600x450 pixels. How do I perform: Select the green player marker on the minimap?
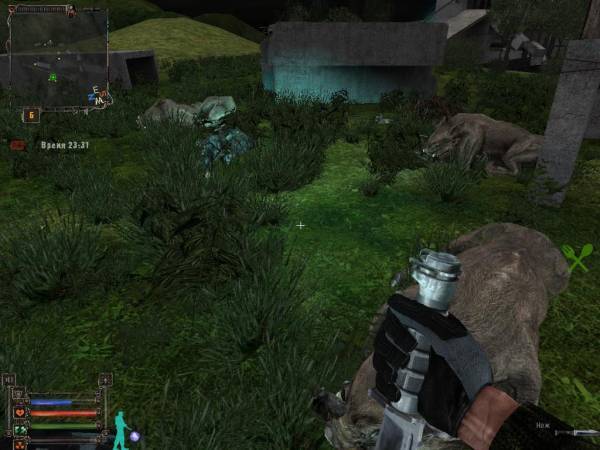coord(53,76)
